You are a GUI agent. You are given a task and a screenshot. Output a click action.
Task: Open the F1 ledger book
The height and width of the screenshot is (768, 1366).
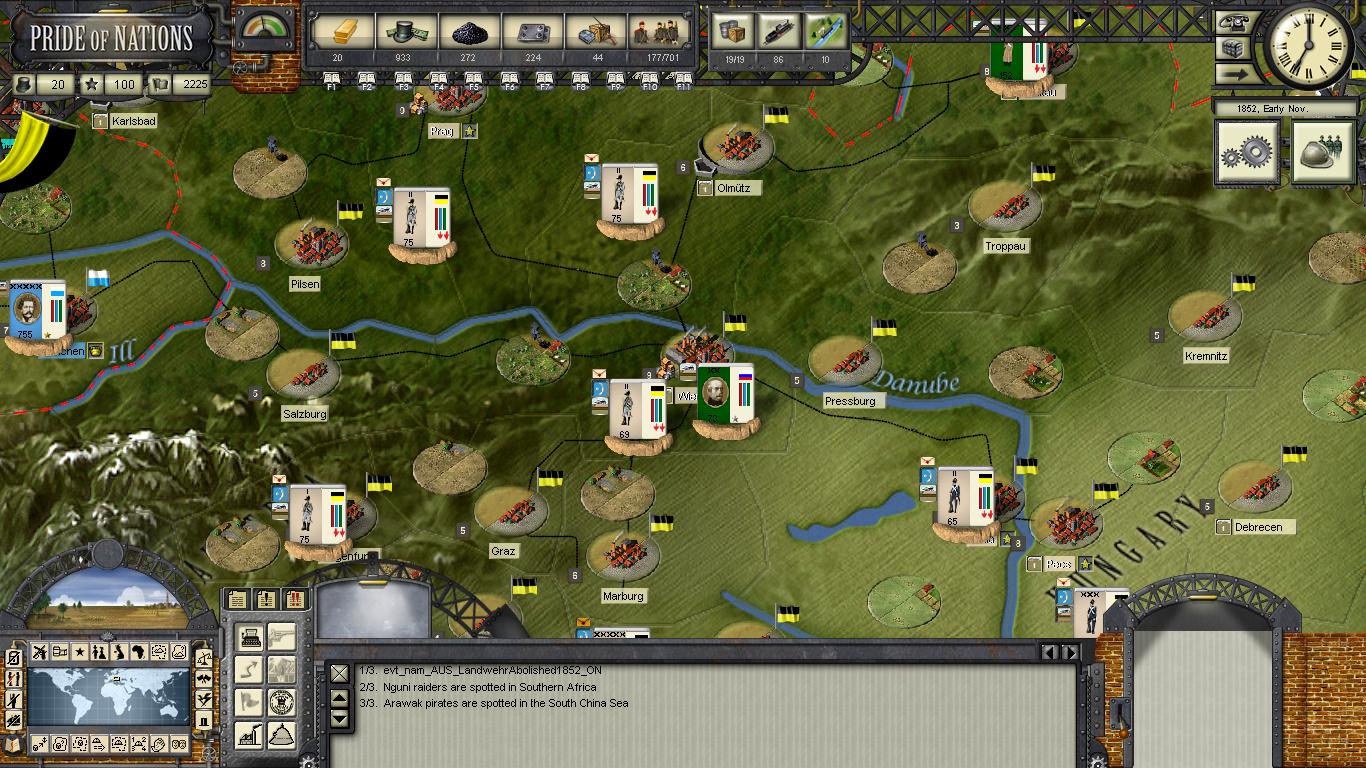pyautogui.click(x=330, y=80)
